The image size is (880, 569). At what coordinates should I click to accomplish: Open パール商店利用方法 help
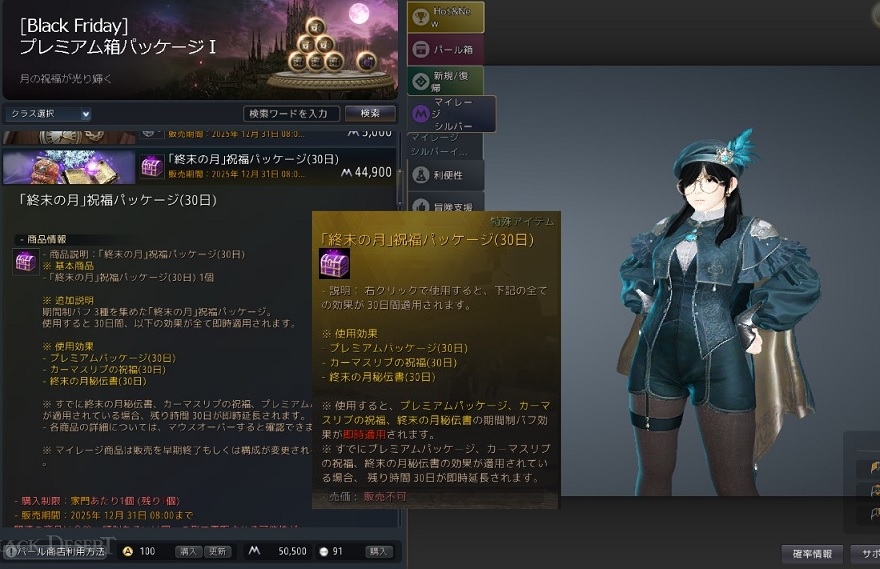point(60,551)
